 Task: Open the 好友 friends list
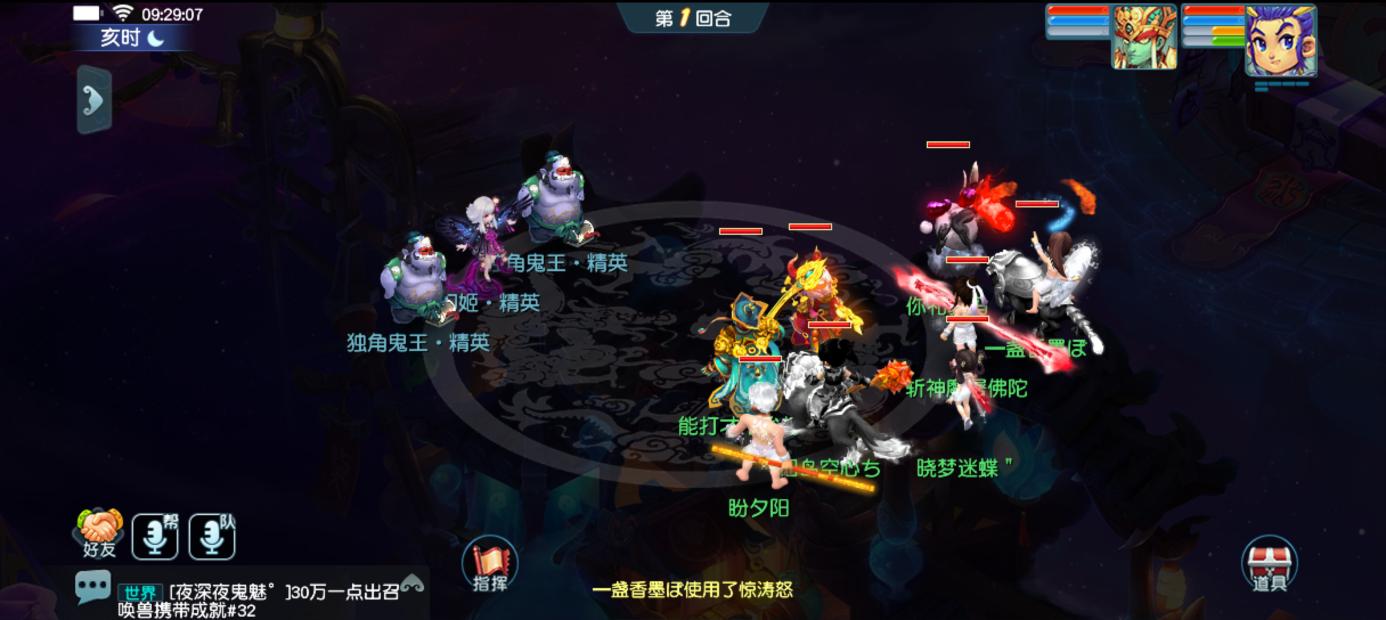point(100,534)
